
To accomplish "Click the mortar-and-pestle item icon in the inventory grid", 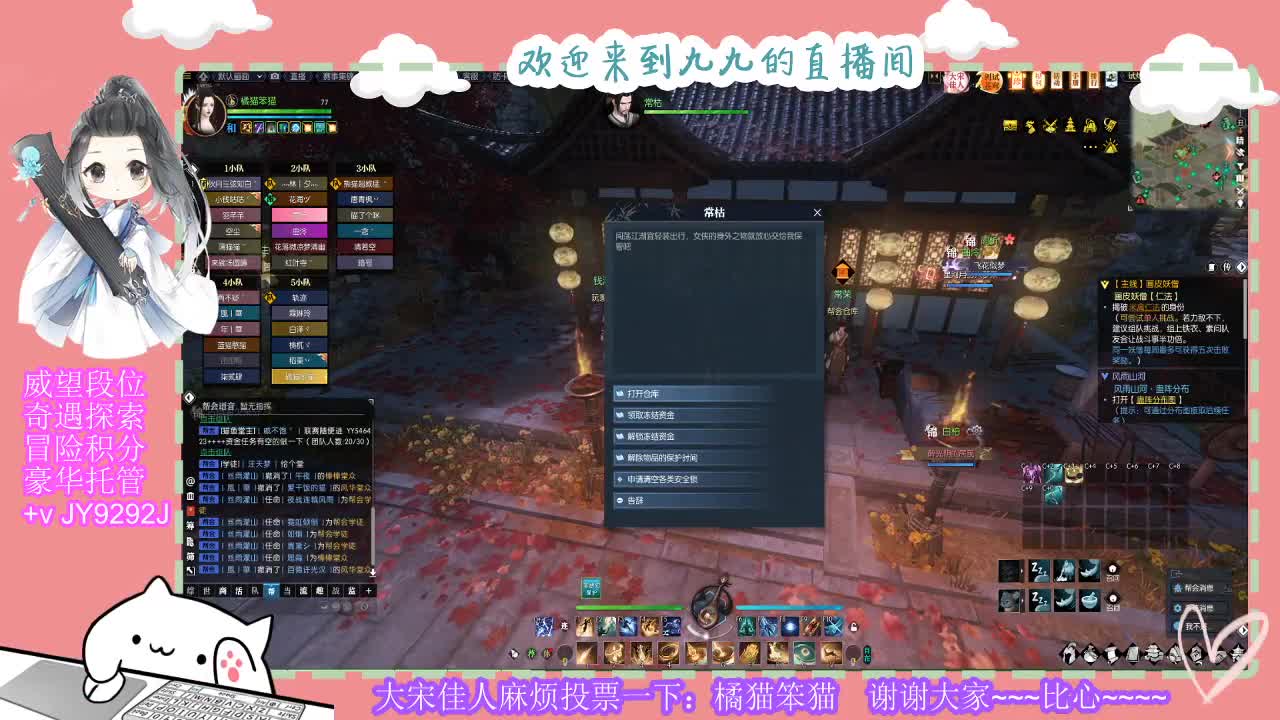I will point(1089,602).
